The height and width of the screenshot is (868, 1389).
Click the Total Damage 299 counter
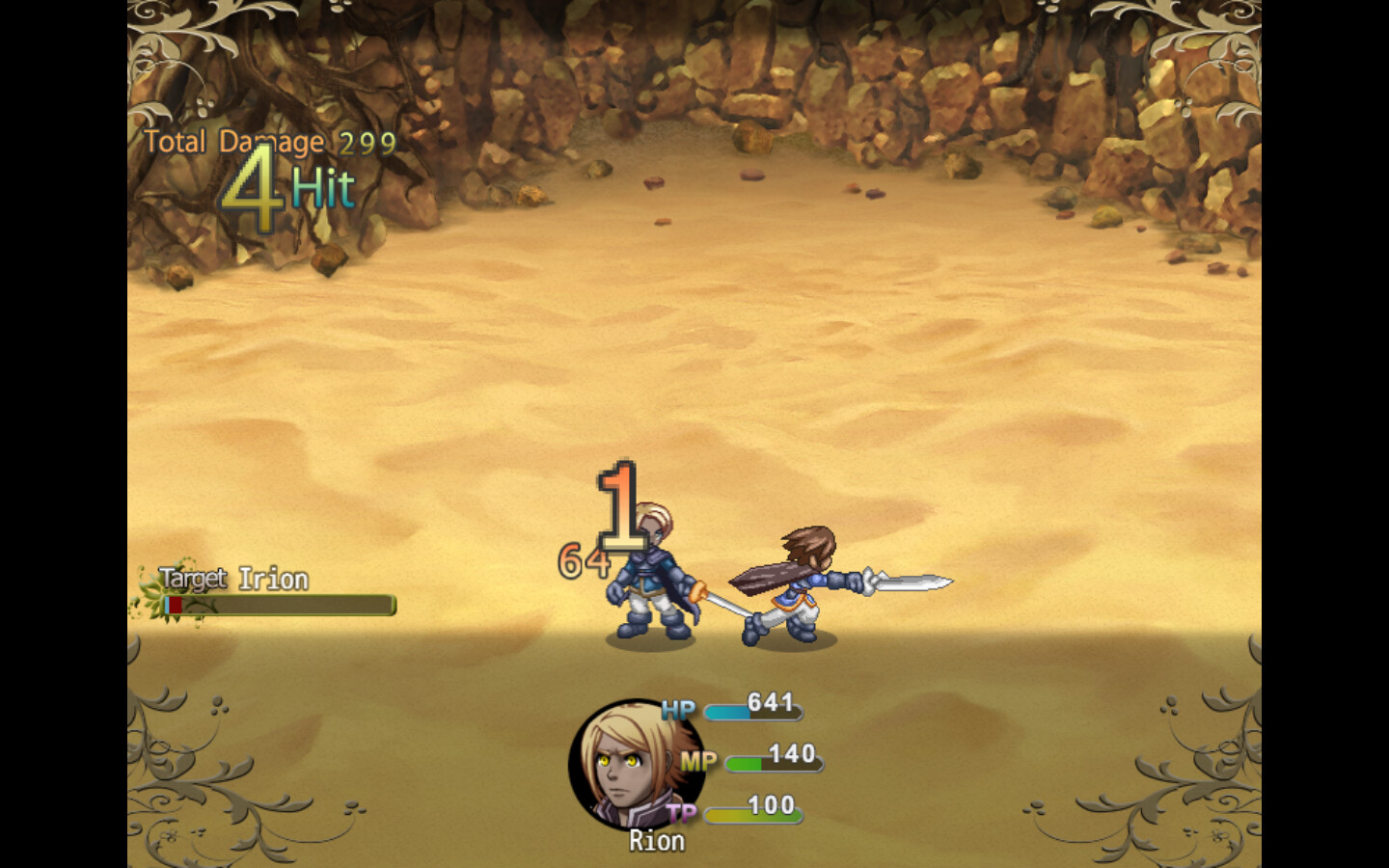pyautogui.click(x=267, y=142)
